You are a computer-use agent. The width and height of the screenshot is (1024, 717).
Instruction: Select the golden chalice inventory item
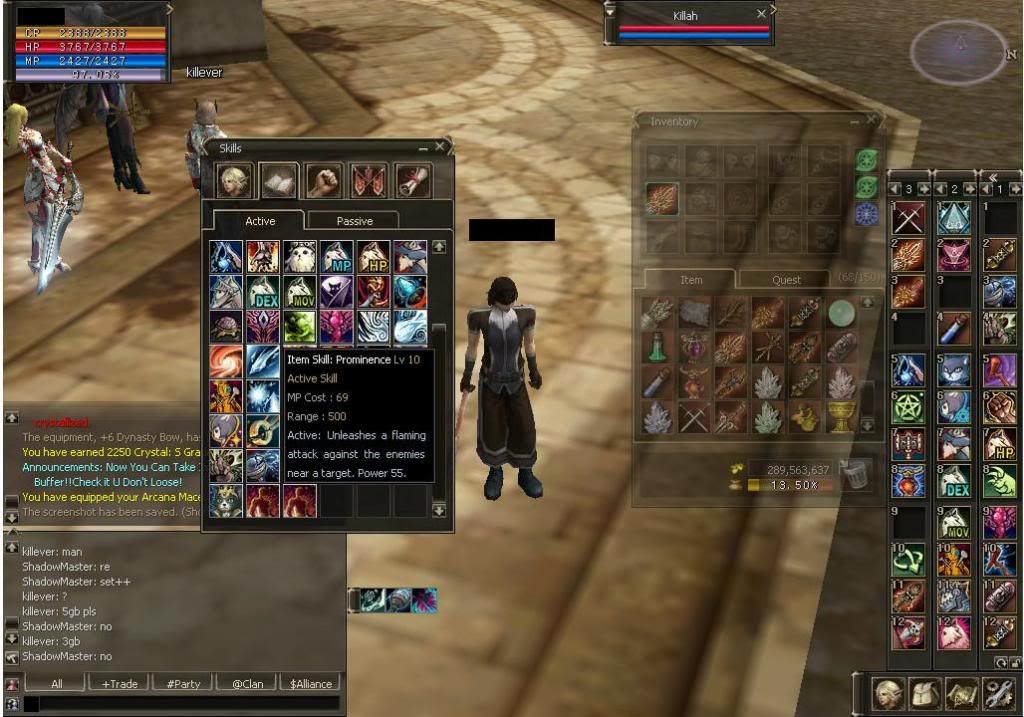pyautogui.click(x=842, y=417)
